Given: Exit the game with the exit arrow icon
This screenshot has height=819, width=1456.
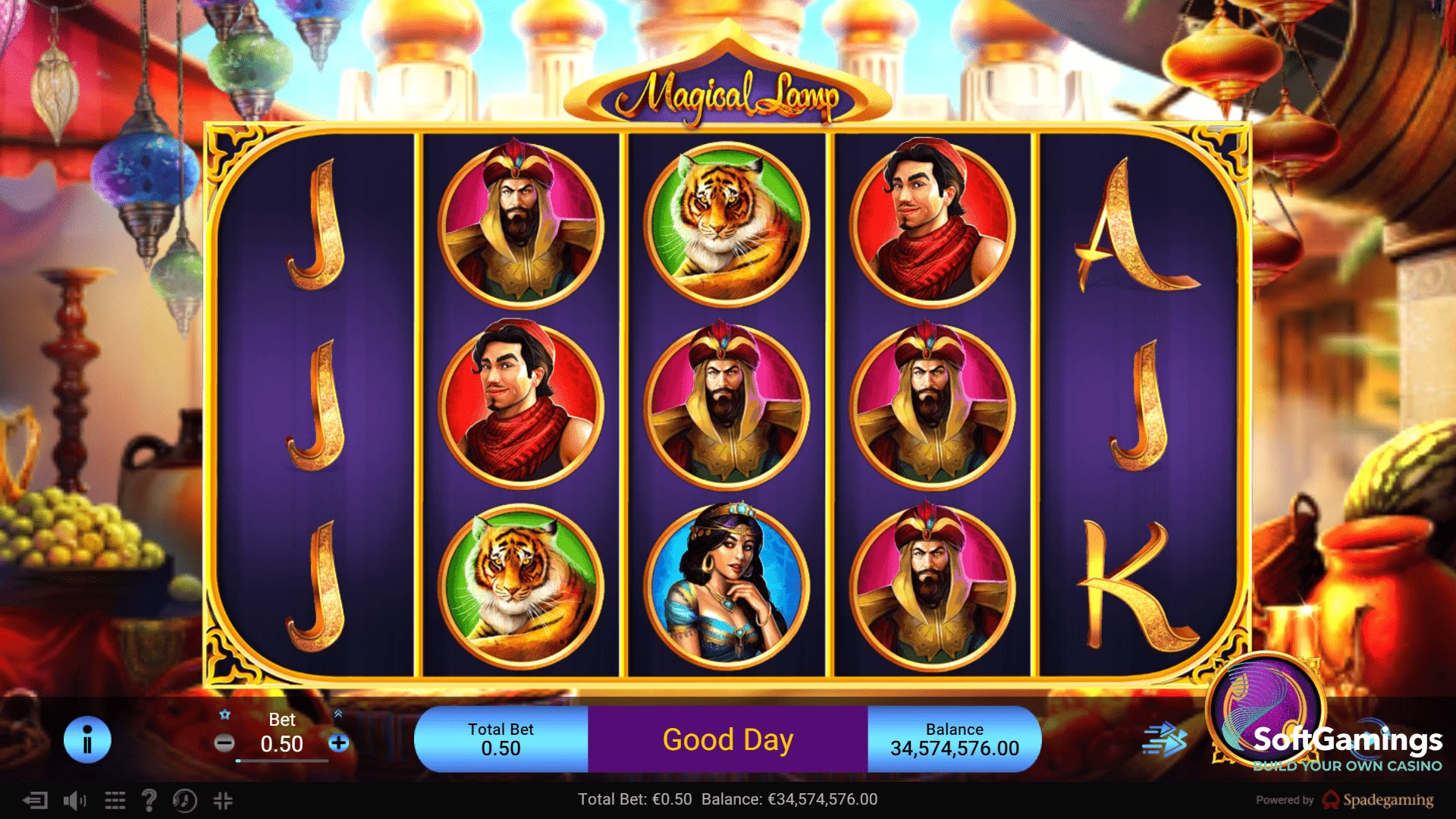Looking at the screenshot, I should pos(35,800).
